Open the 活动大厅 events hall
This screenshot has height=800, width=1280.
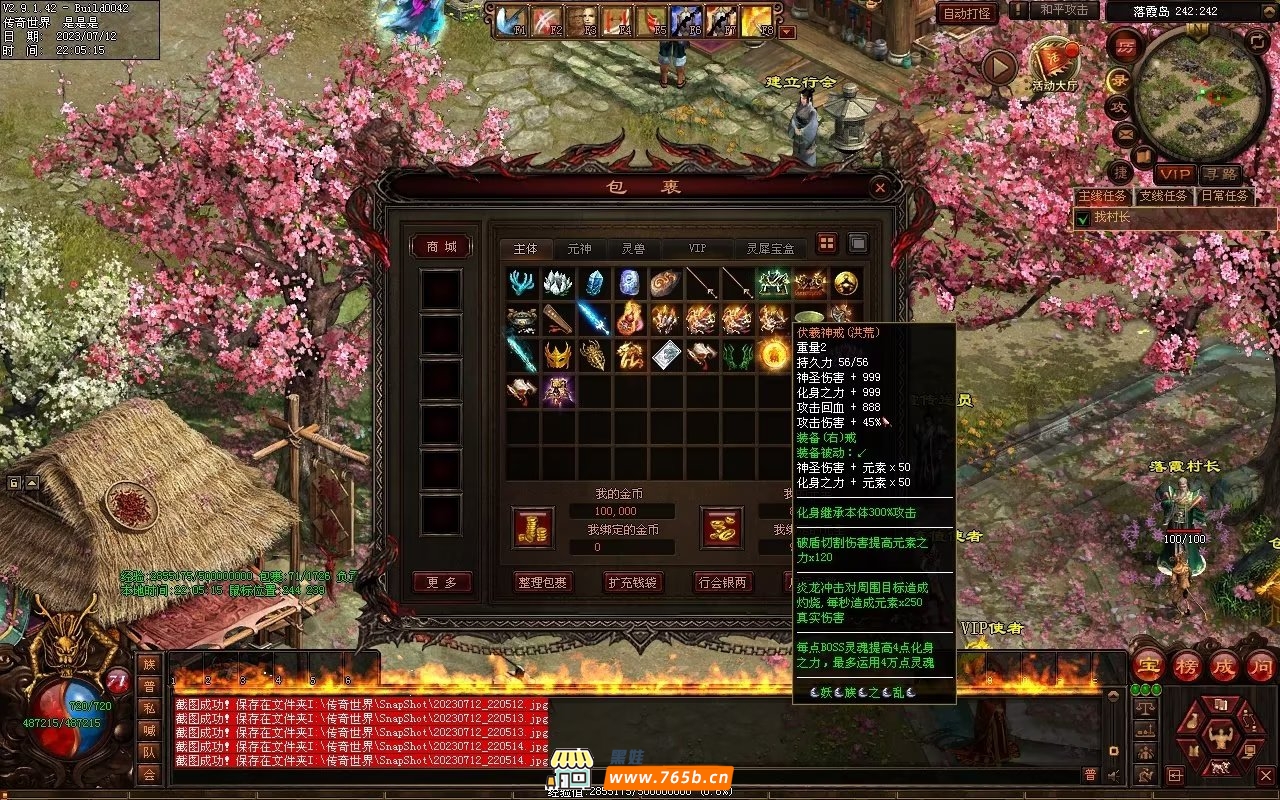(x=1055, y=62)
